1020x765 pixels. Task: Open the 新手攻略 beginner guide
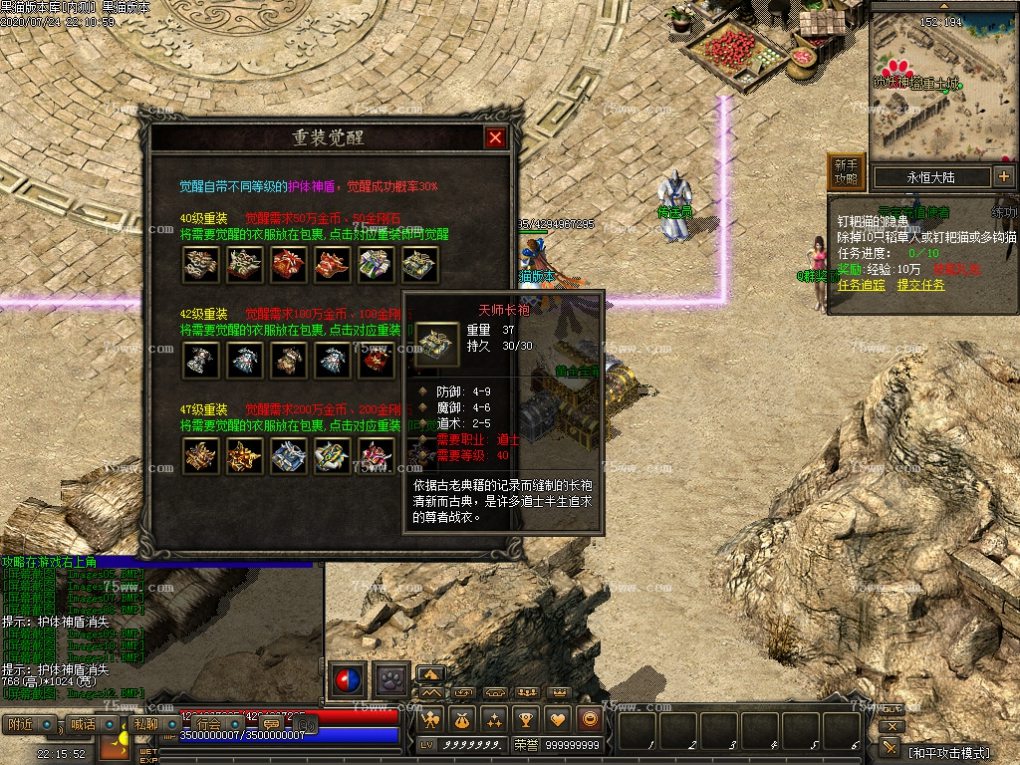tap(846, 172)
